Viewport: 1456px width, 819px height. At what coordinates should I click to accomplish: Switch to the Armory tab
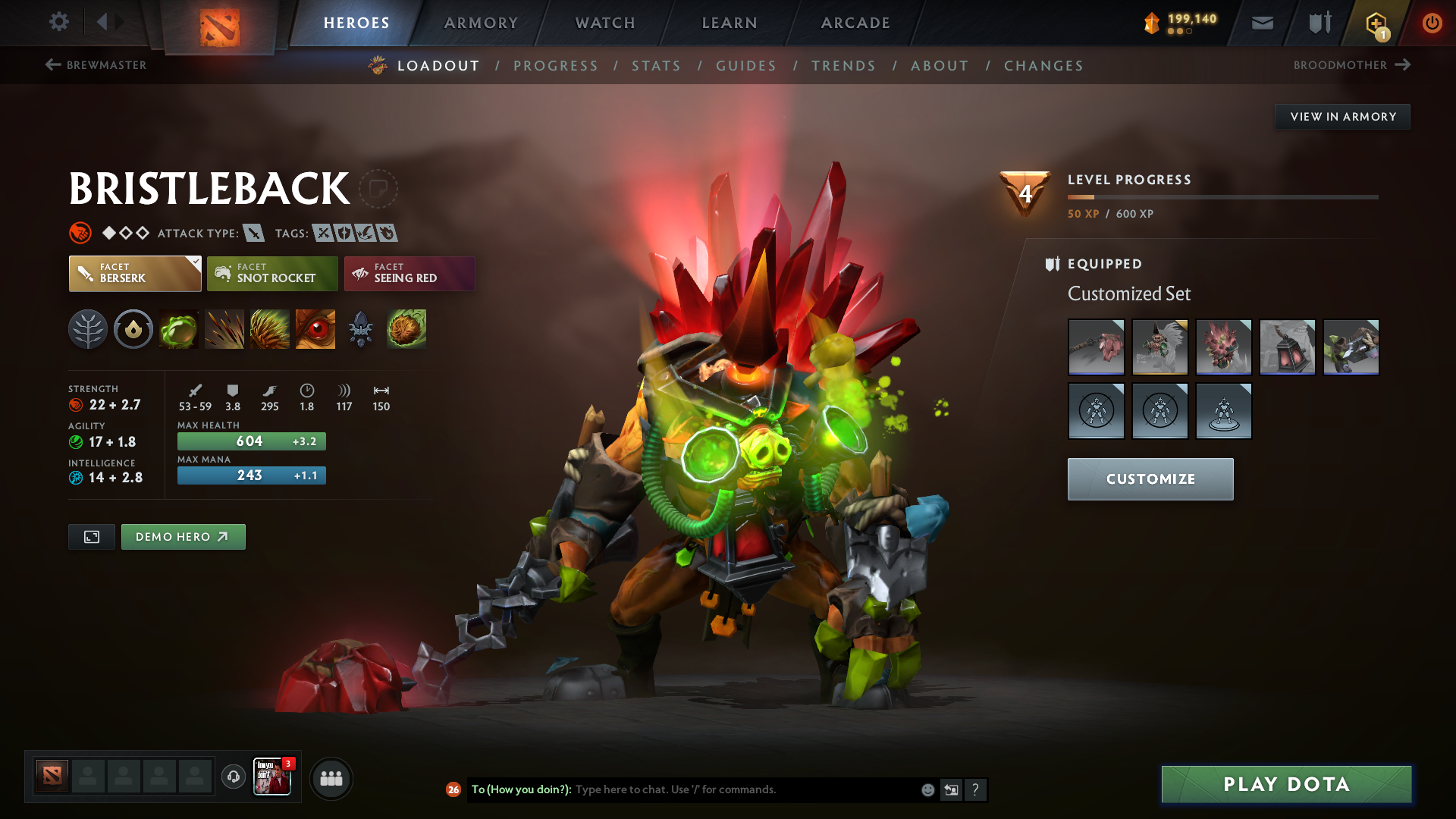[x=481, y=23]
